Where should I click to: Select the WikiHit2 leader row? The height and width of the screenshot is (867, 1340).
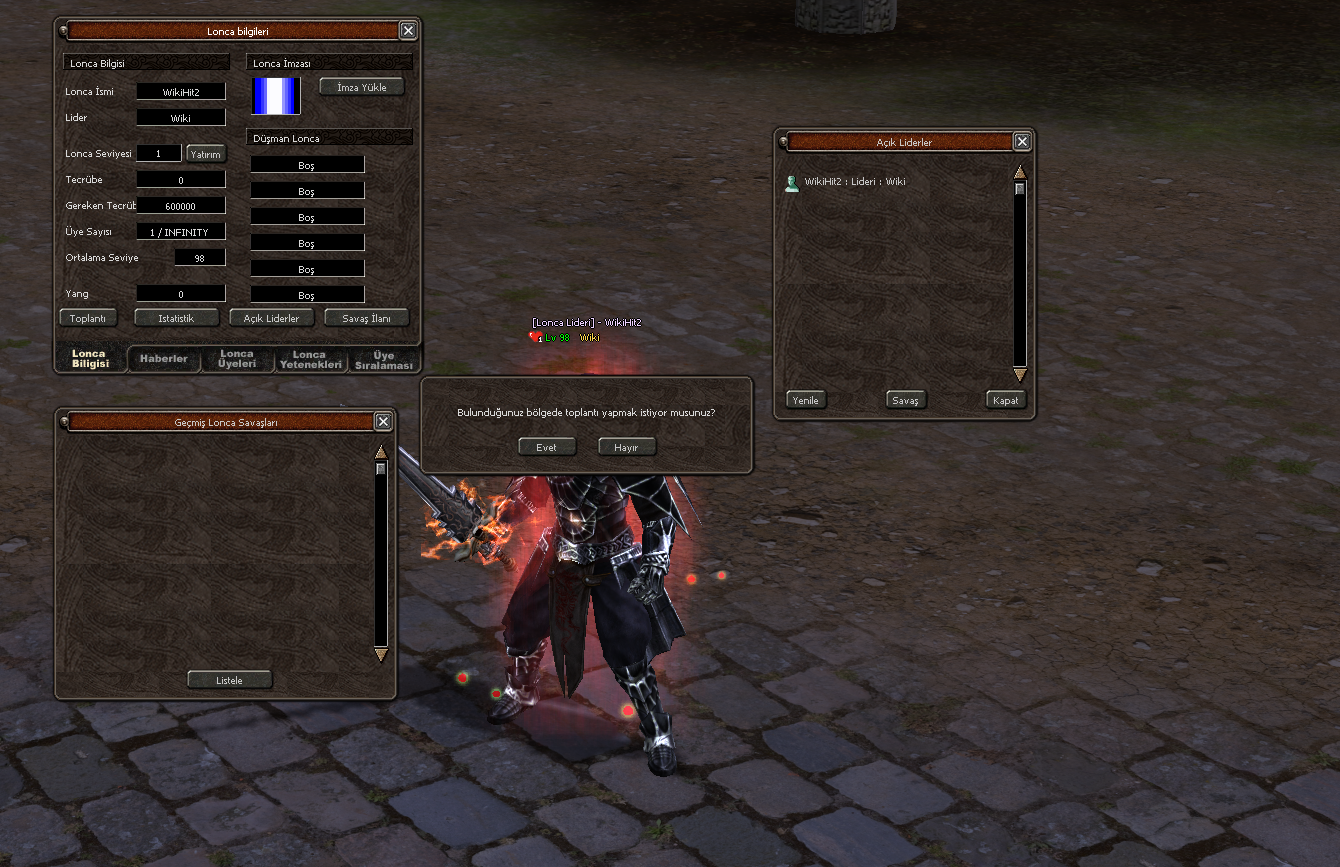(855, 182)
